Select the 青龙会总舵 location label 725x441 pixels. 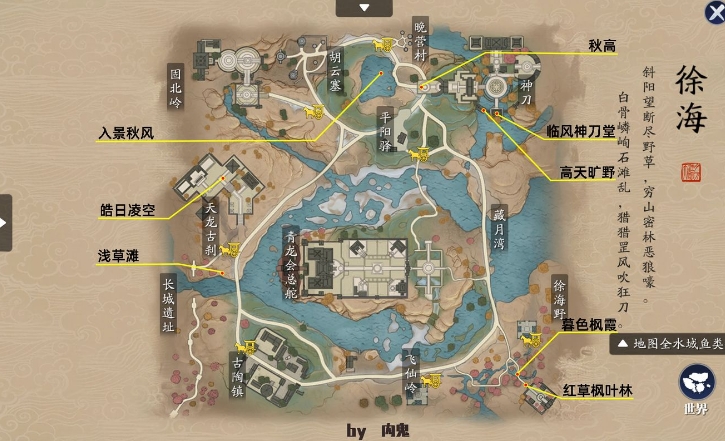click(x=292, y=259)
